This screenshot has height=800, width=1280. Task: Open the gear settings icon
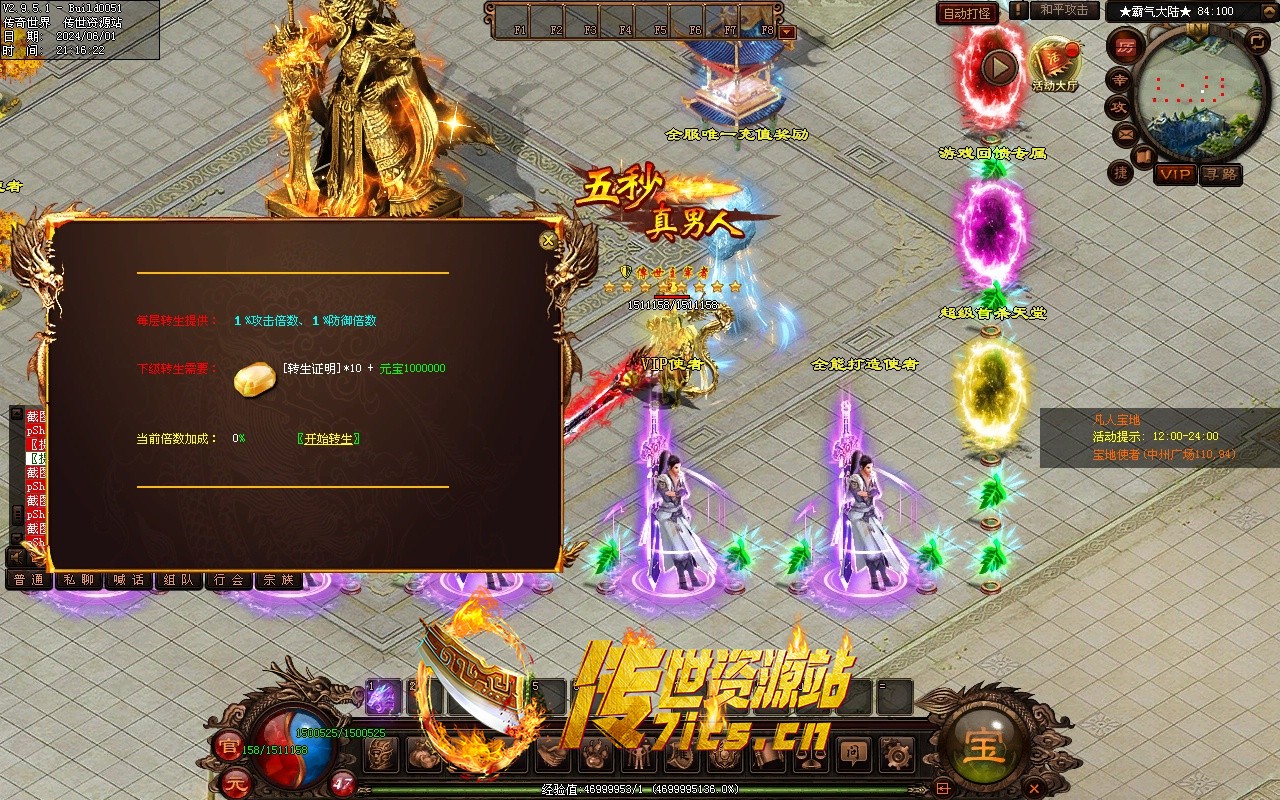[x=896, y=754]
